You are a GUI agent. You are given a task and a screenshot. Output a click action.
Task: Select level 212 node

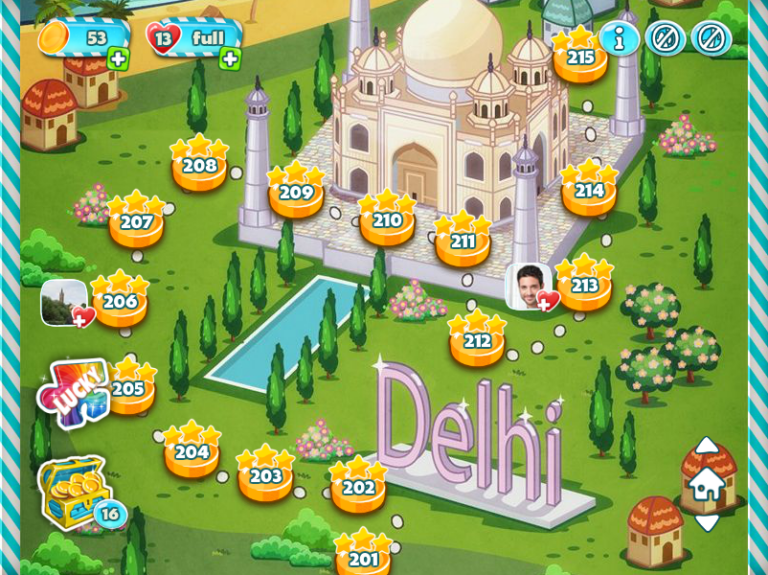pyautogui.click(x=477, y=342)
